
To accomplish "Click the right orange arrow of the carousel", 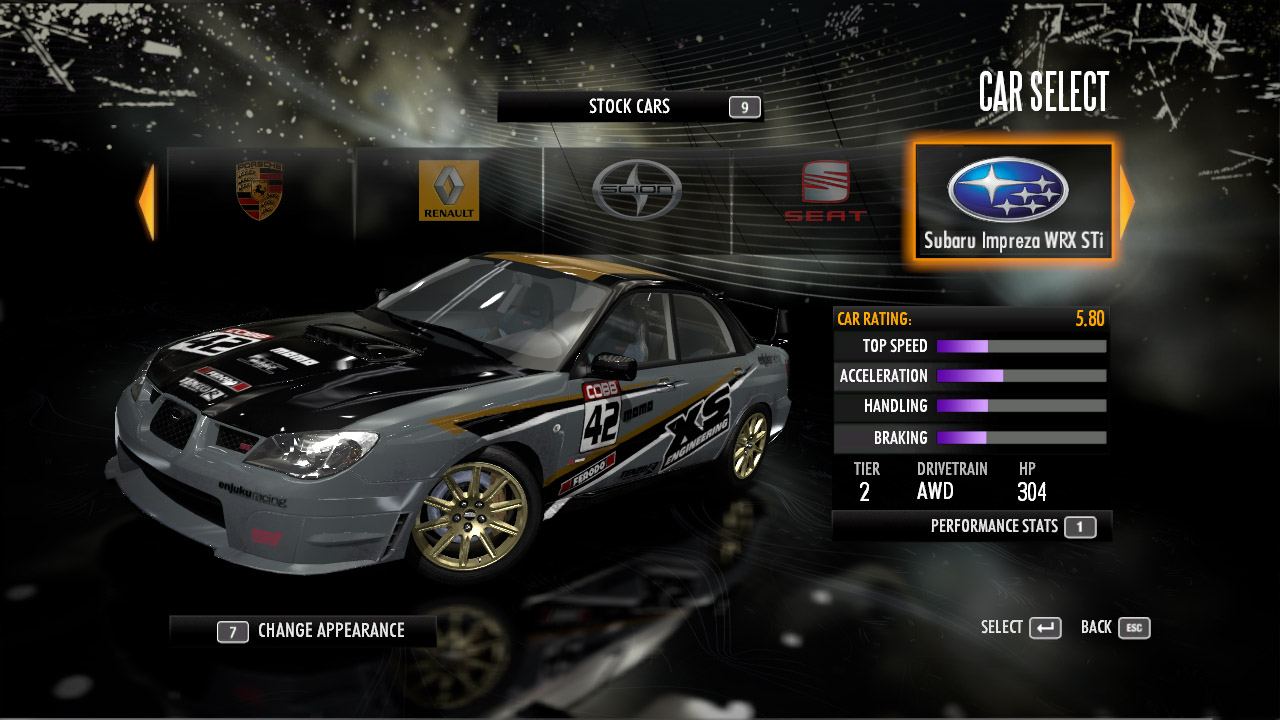I will 1126,202.
